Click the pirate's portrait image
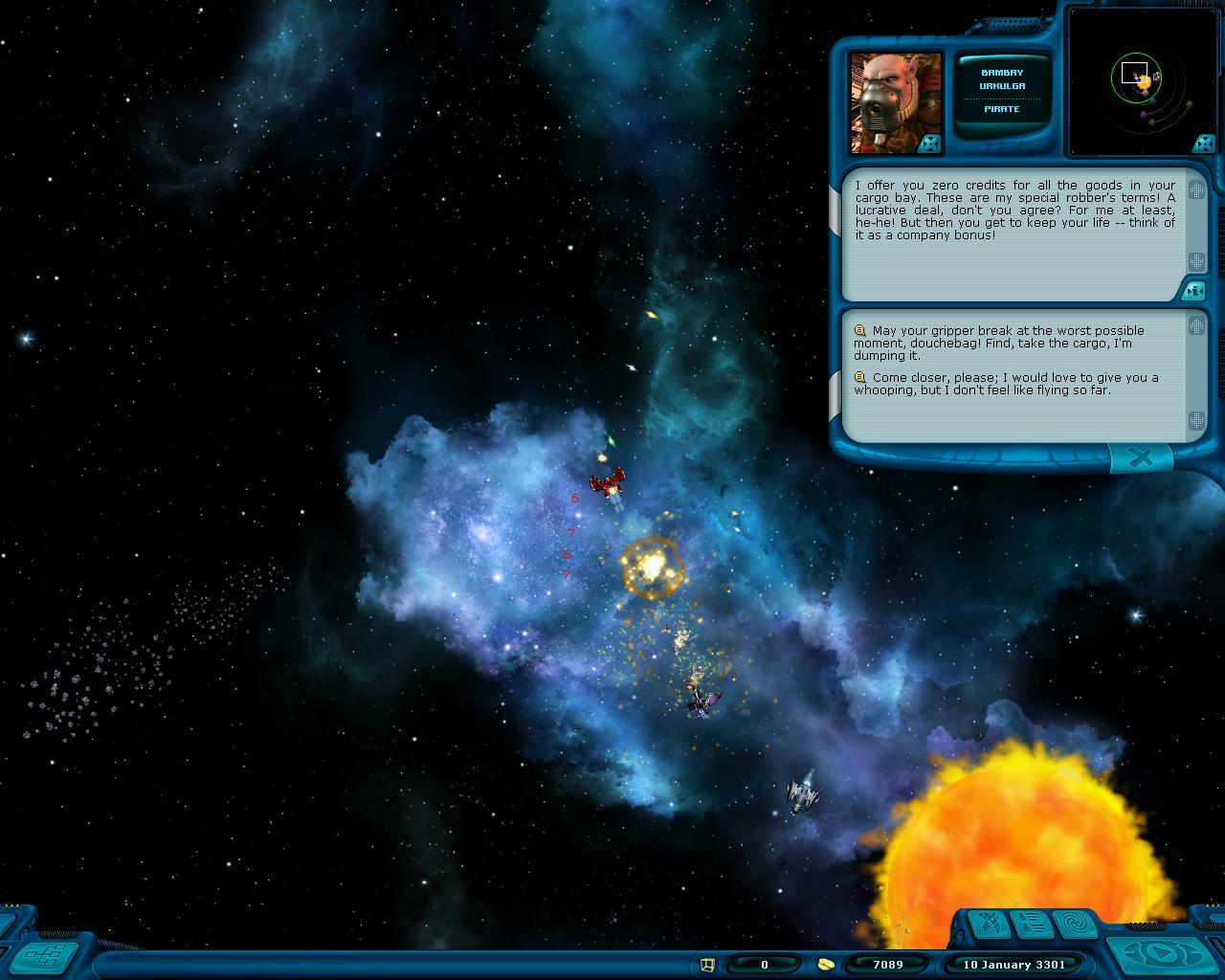The image size is (1225, 980). (894, 100)
